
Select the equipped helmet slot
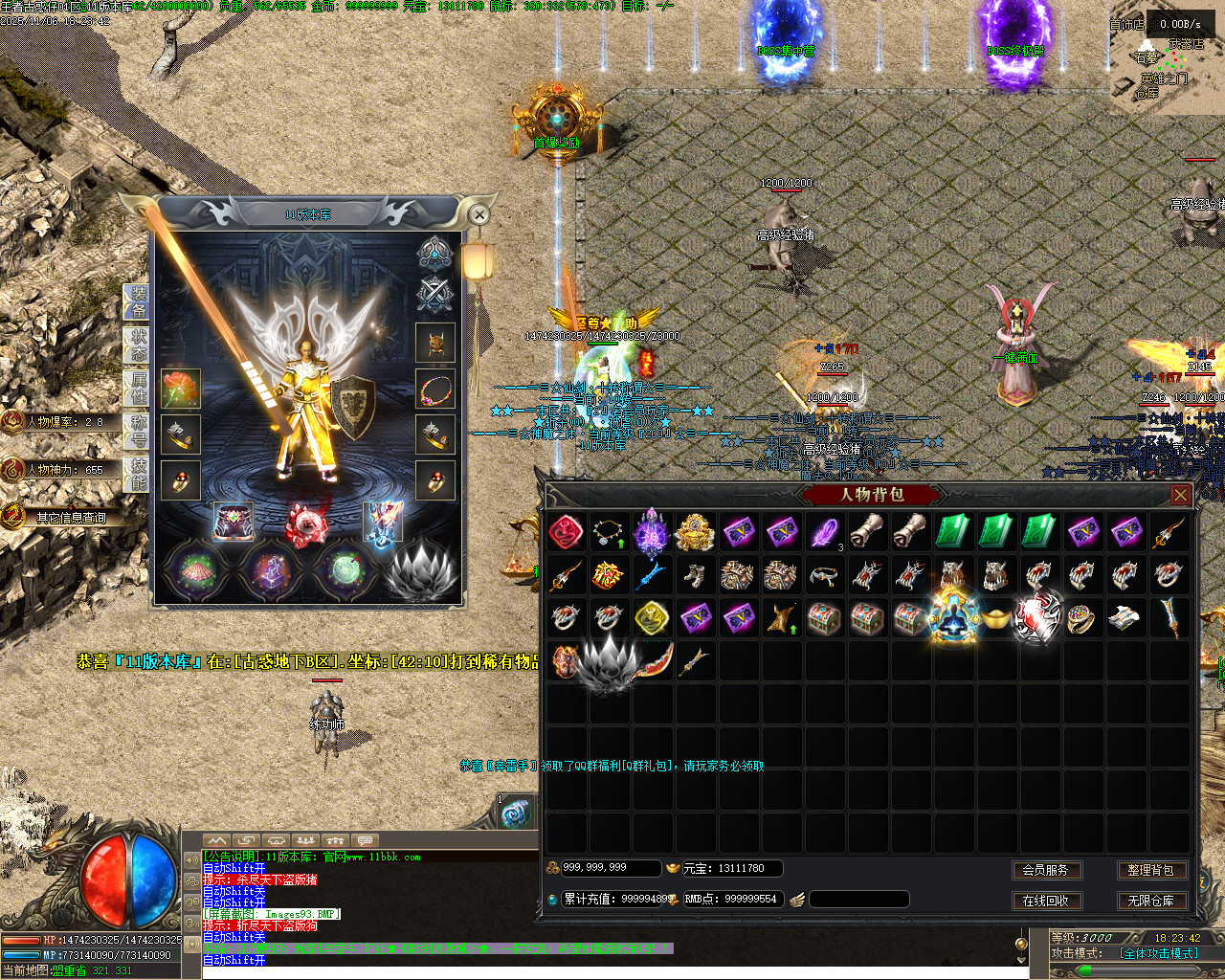[435, 344]
